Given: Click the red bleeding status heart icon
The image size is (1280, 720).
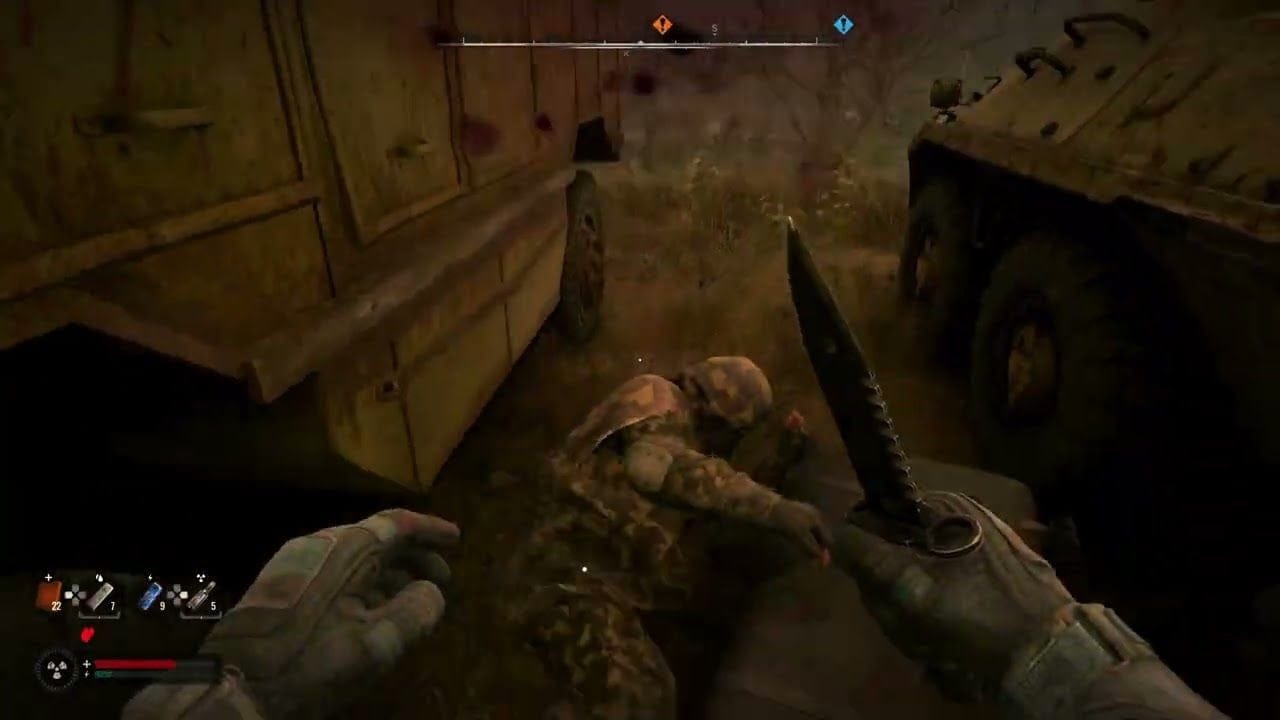Looking at the screenshot, I should (x=87, y=634).
